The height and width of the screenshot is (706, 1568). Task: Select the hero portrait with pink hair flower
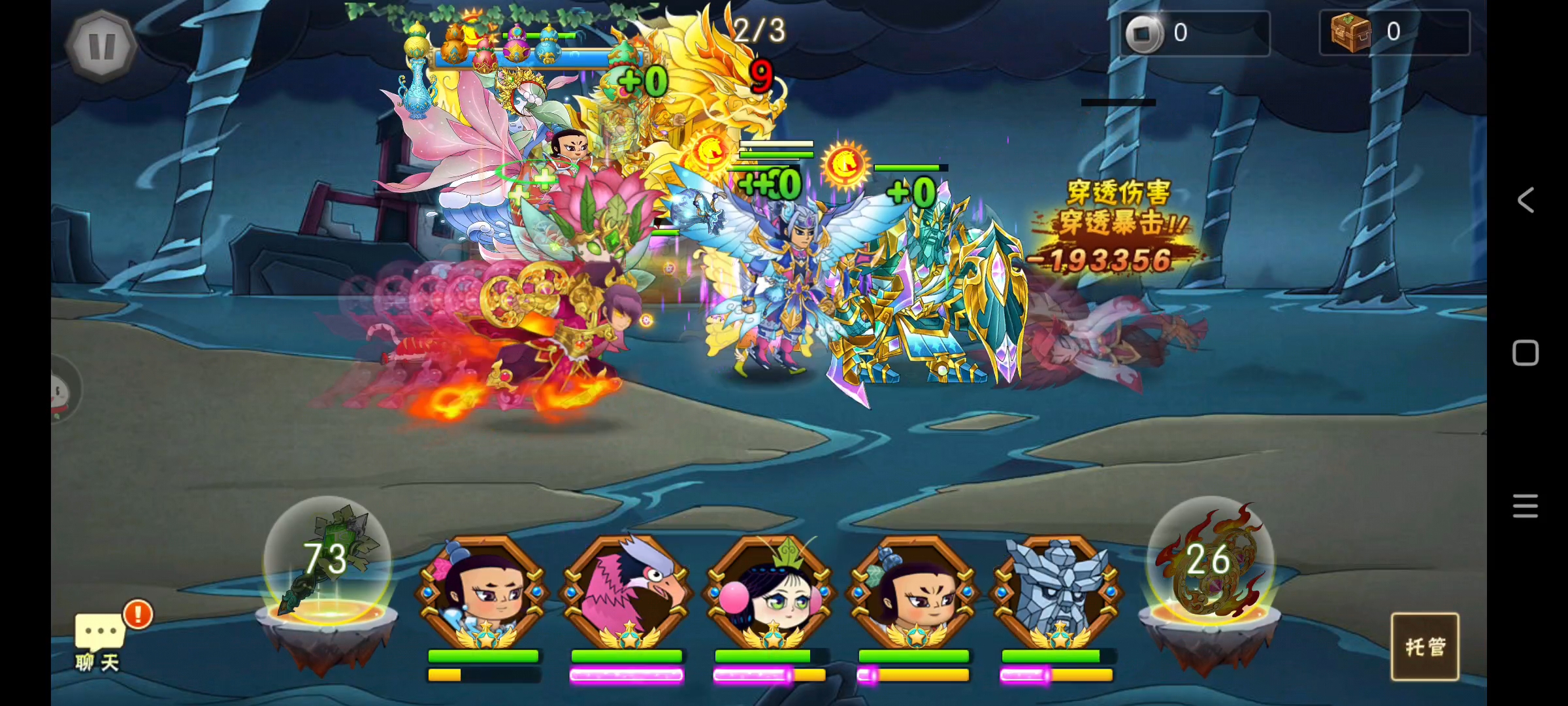pos(483,592)
